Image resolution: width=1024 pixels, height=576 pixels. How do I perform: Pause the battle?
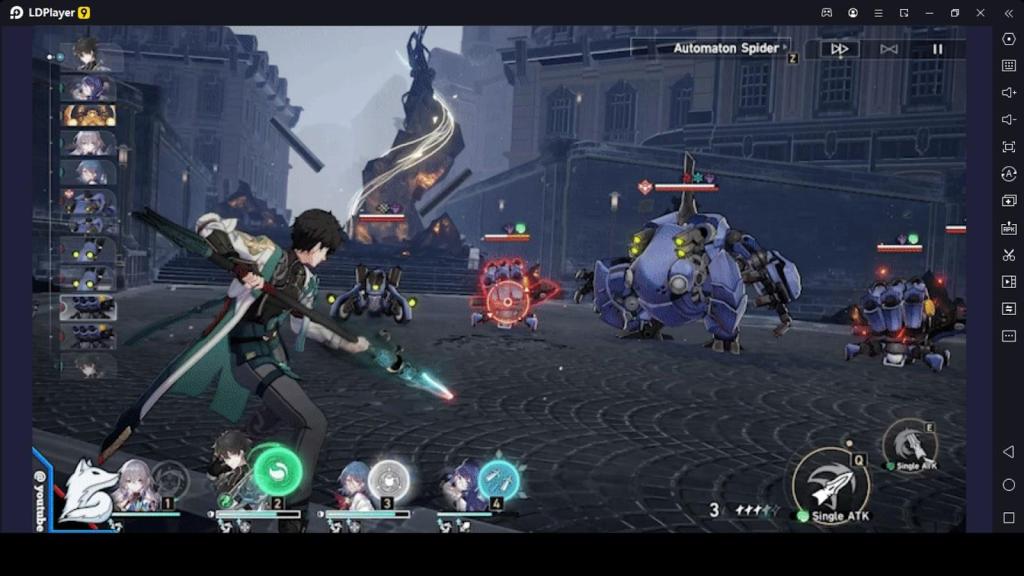937,49
